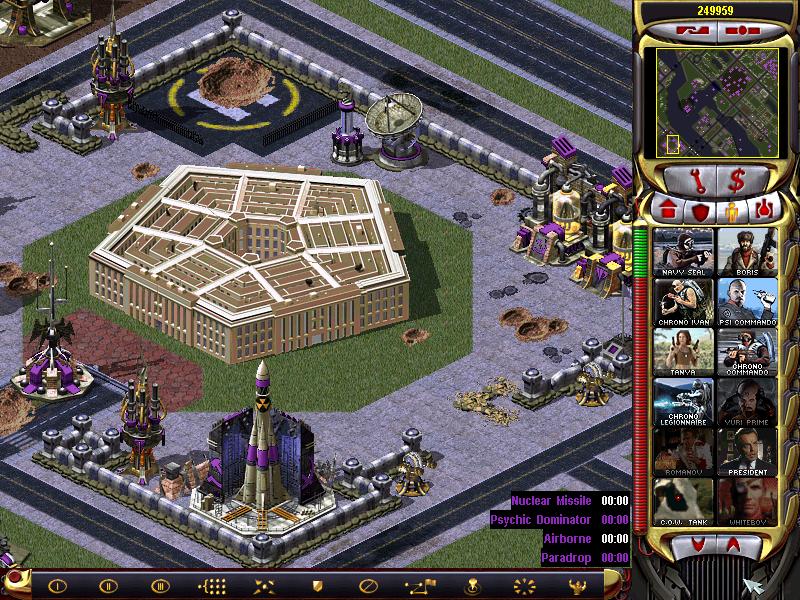Select control group I on command bar
This screenshot has width=800, height=600.
(x=57, y=586)
